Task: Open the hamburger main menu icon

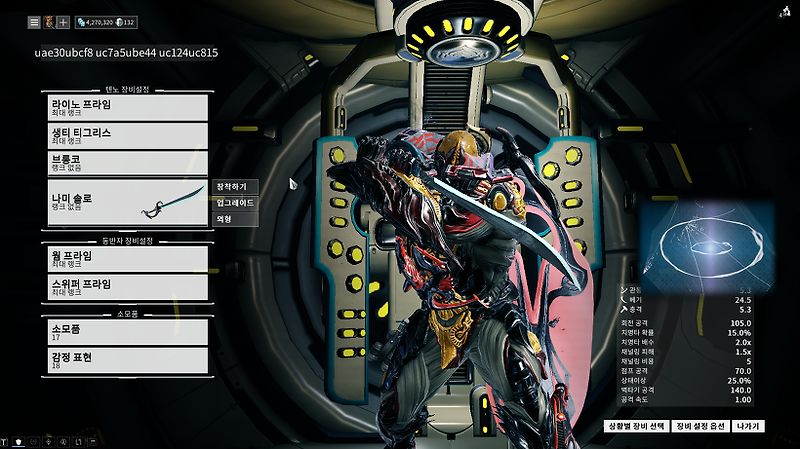Action: tap(33, 21)
